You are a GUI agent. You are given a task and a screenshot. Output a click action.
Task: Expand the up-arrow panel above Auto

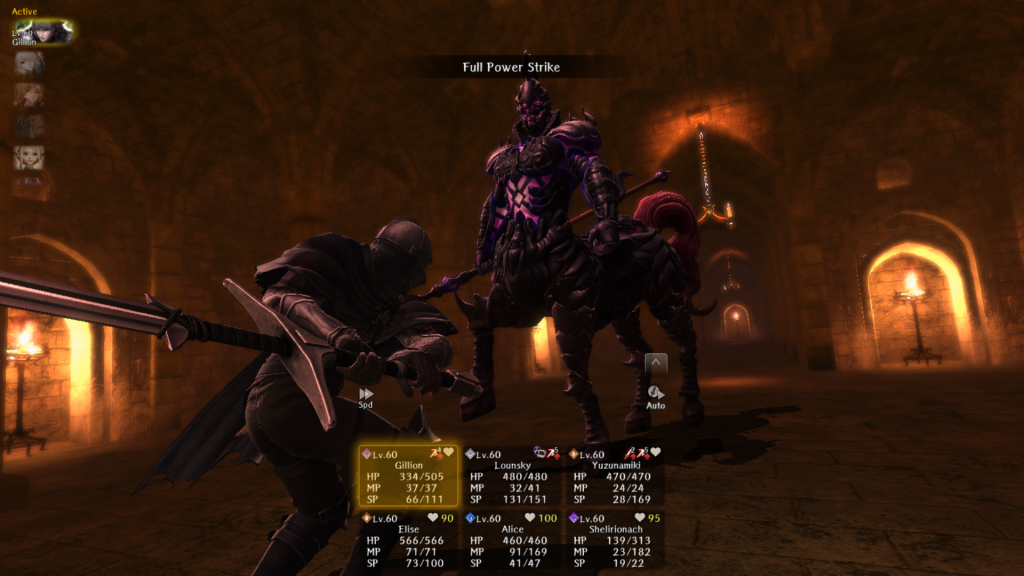(656, 363)
